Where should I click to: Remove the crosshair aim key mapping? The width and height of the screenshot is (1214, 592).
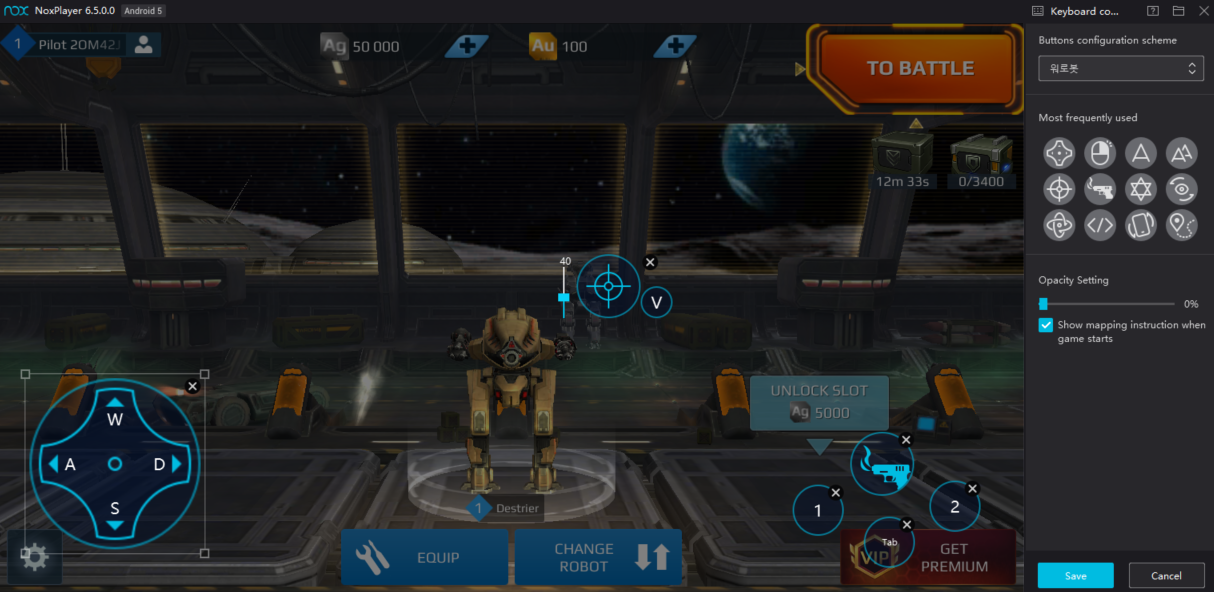tap(650, 262)
